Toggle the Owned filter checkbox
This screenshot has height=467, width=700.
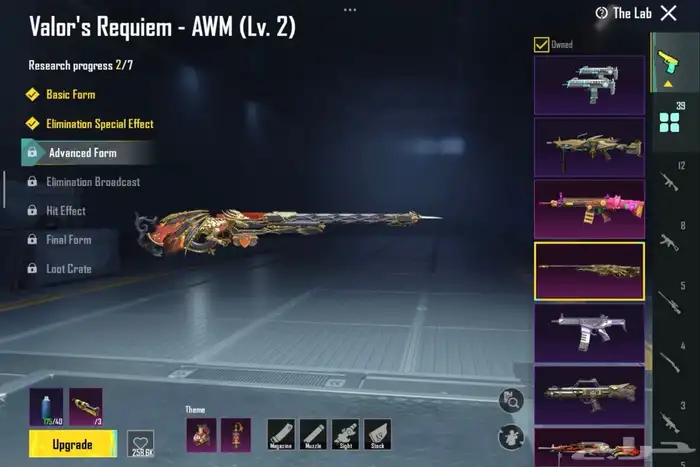(x=541, y=44)
